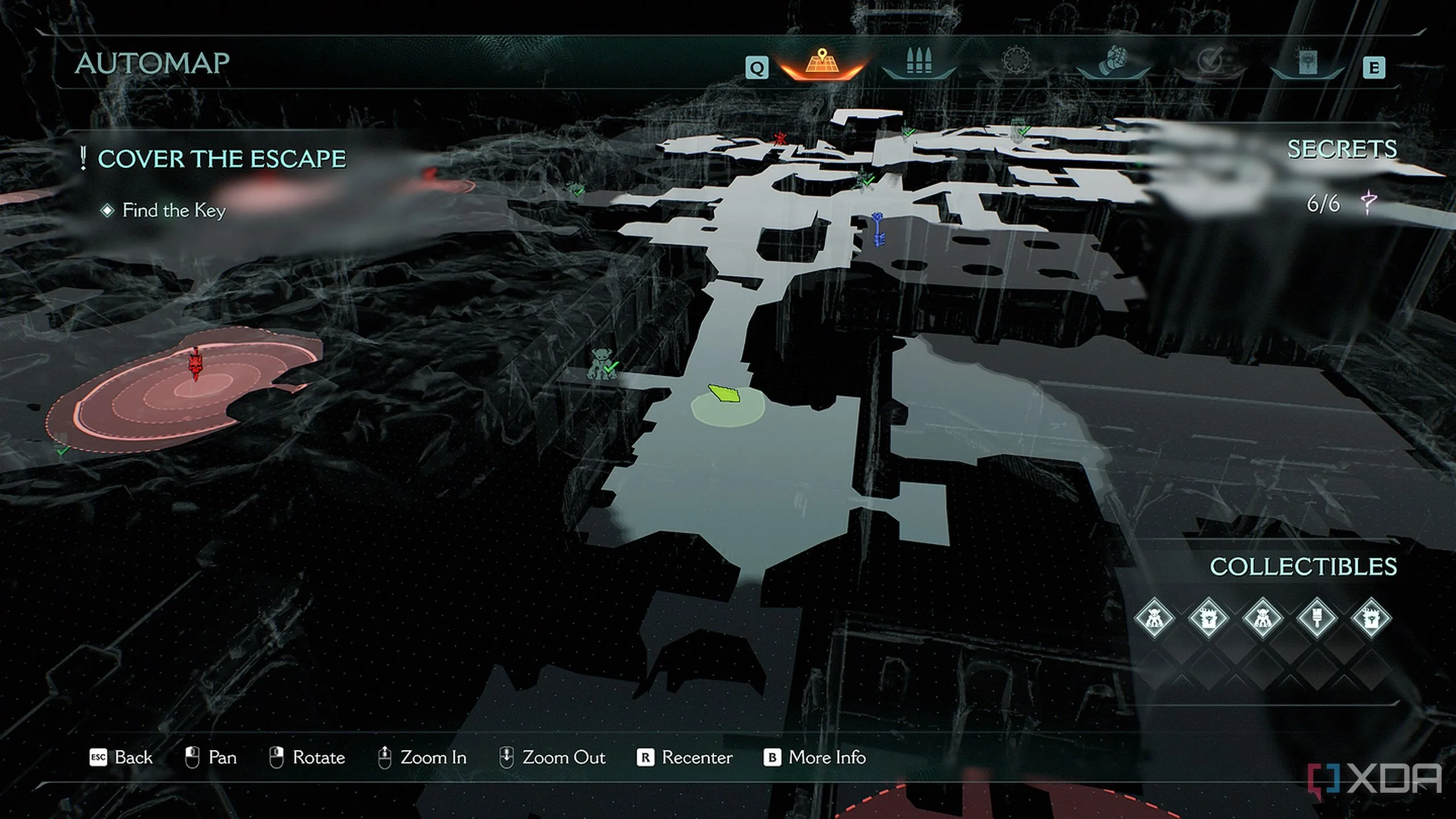Open the checkmark challenges tab
Viewport: 1456px width, 819px height.
(1210, 63)
